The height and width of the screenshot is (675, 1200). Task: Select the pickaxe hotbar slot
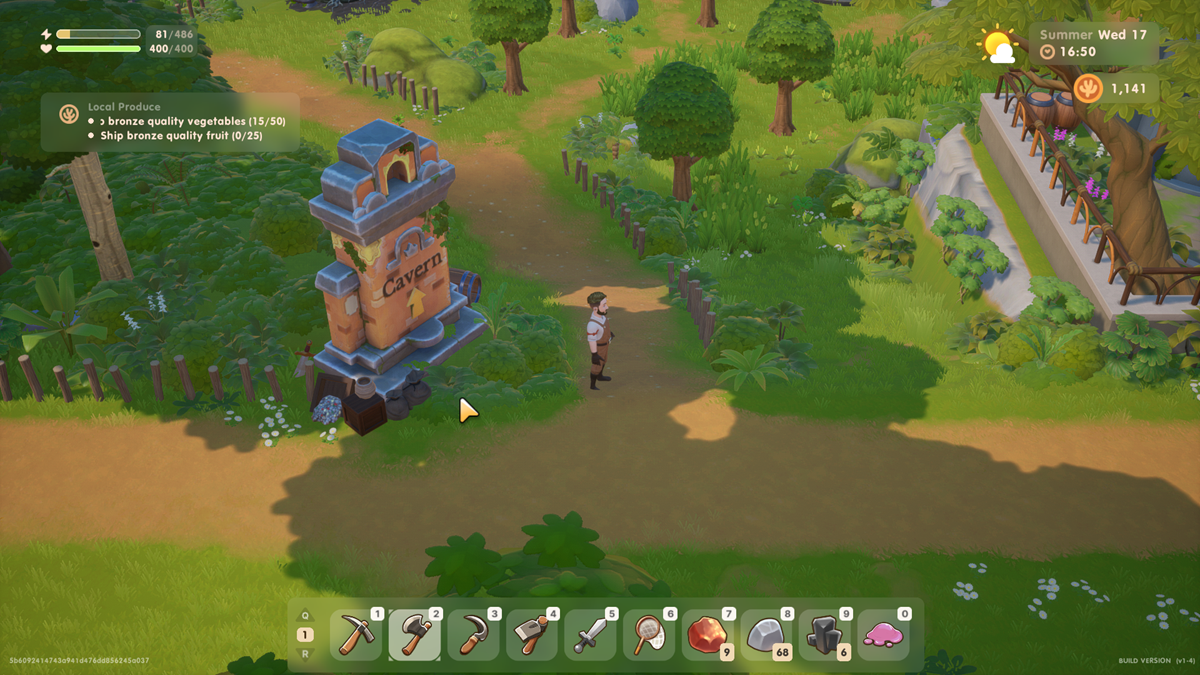pyautogui.click(x=356, y=635)
